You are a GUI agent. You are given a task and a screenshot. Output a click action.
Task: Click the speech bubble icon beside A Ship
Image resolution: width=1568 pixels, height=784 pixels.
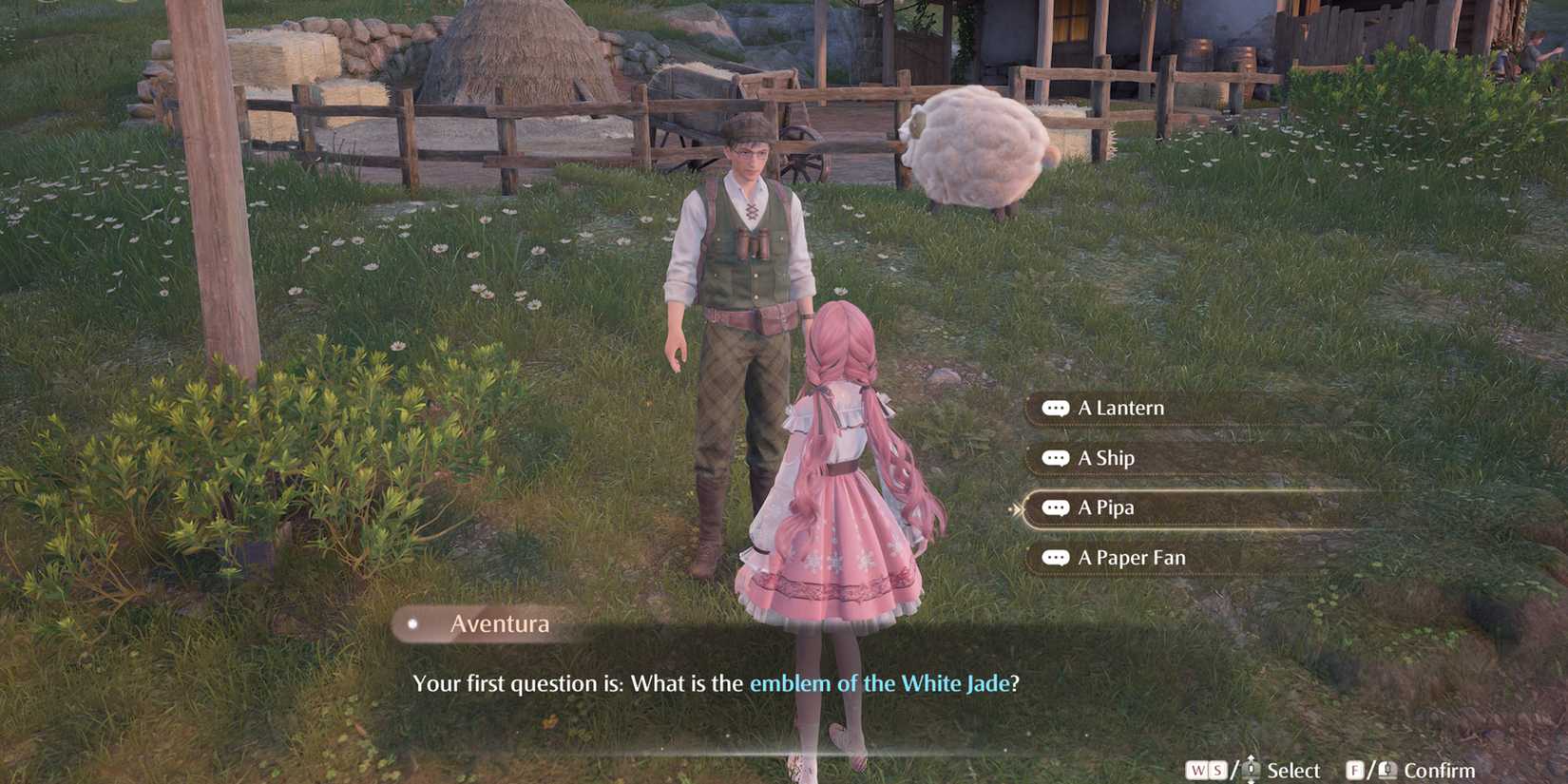pos(1057,457)
